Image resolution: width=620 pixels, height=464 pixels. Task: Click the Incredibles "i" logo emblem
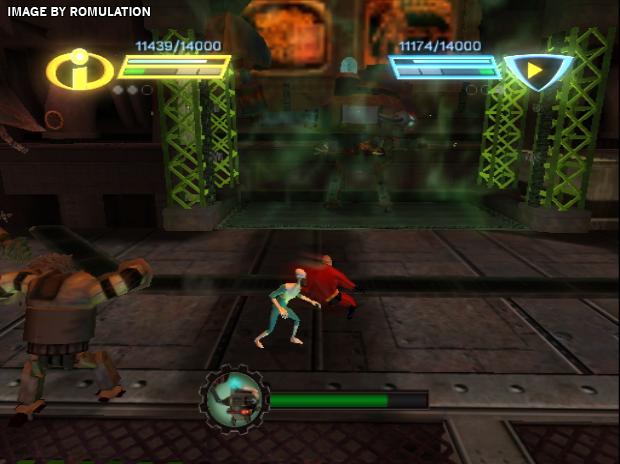tap(79, 71)
